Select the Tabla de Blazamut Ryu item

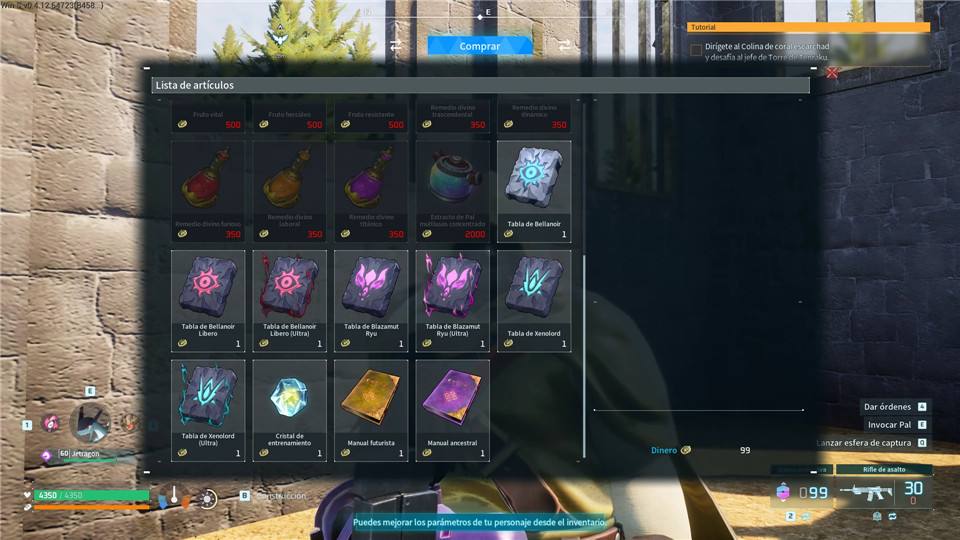(x=371, y=300)
